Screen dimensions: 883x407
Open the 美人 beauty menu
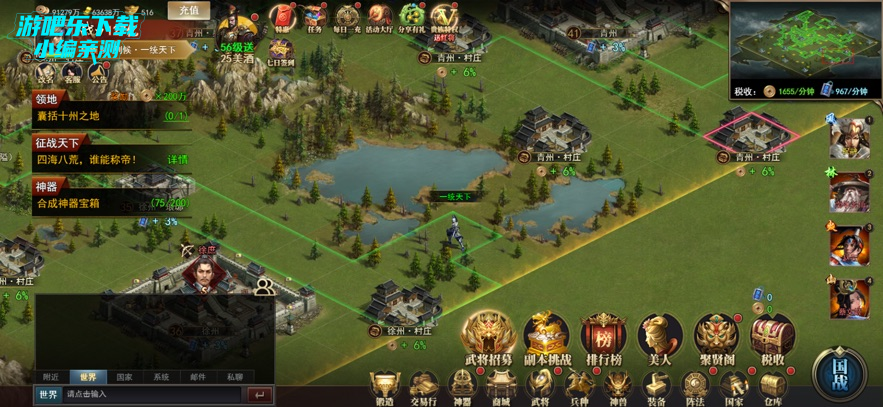(x=660, y=338)
